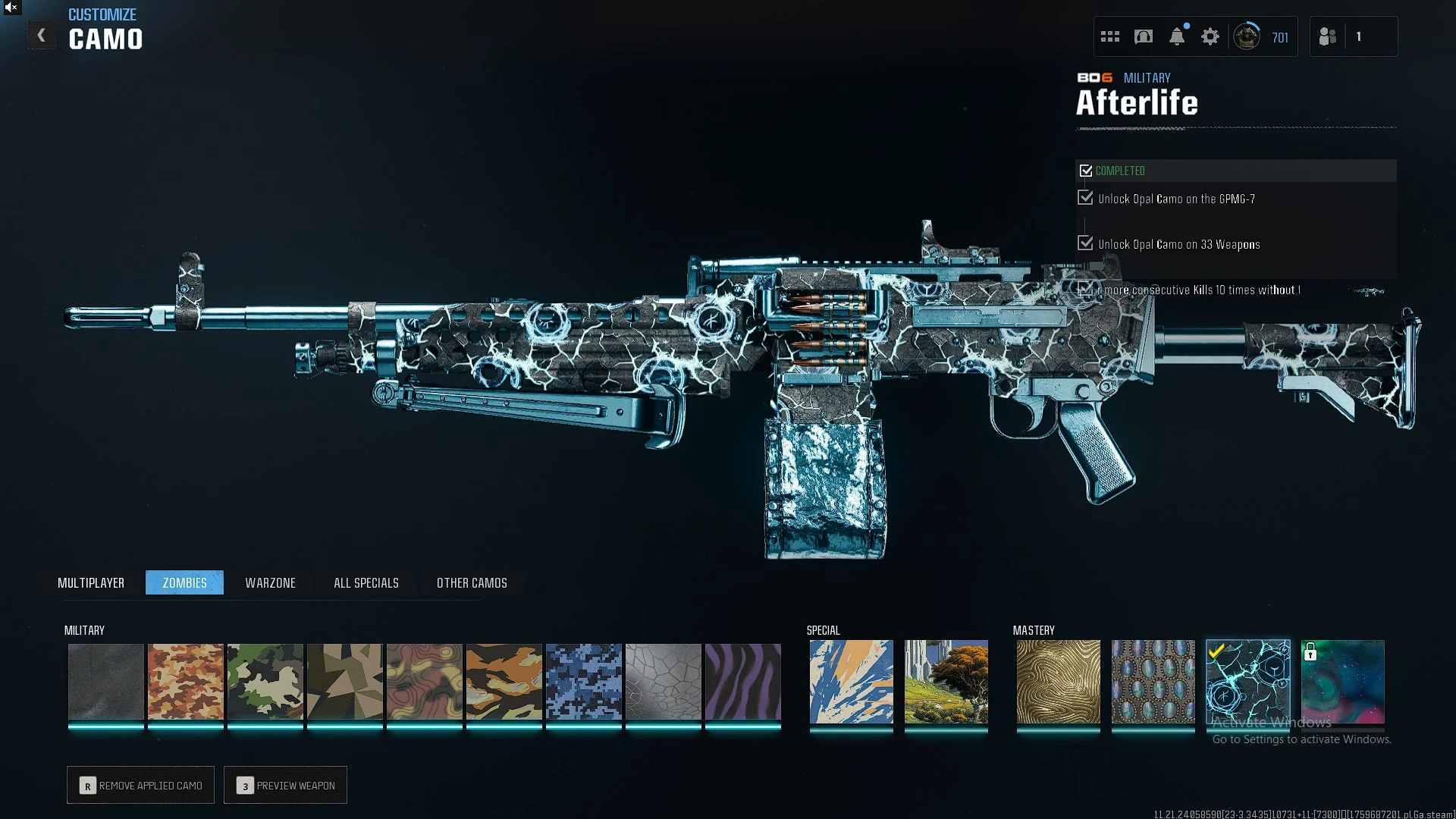Click Remove Applied Camo button
This screenshot has height=819, width=1456.
[x=141, y=786]
